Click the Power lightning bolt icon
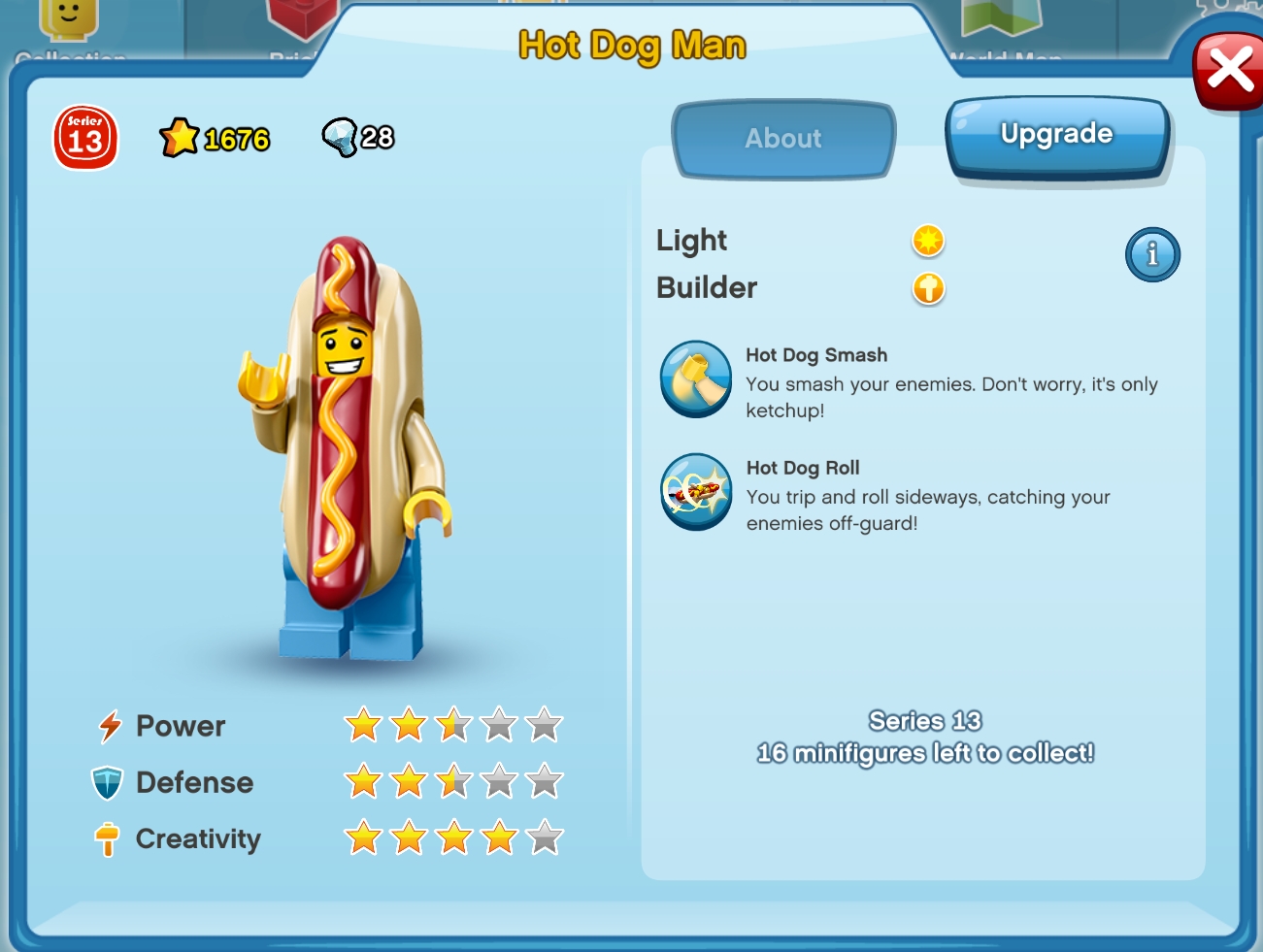 110,725
